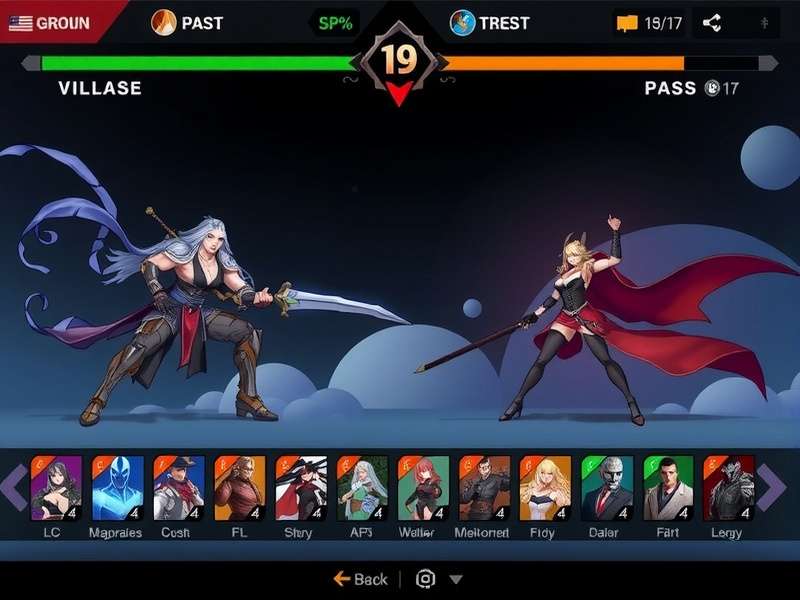This screenshot has height=600, width=800.
Task: Select the blue Maprales character
Action: tap(117, 488)
